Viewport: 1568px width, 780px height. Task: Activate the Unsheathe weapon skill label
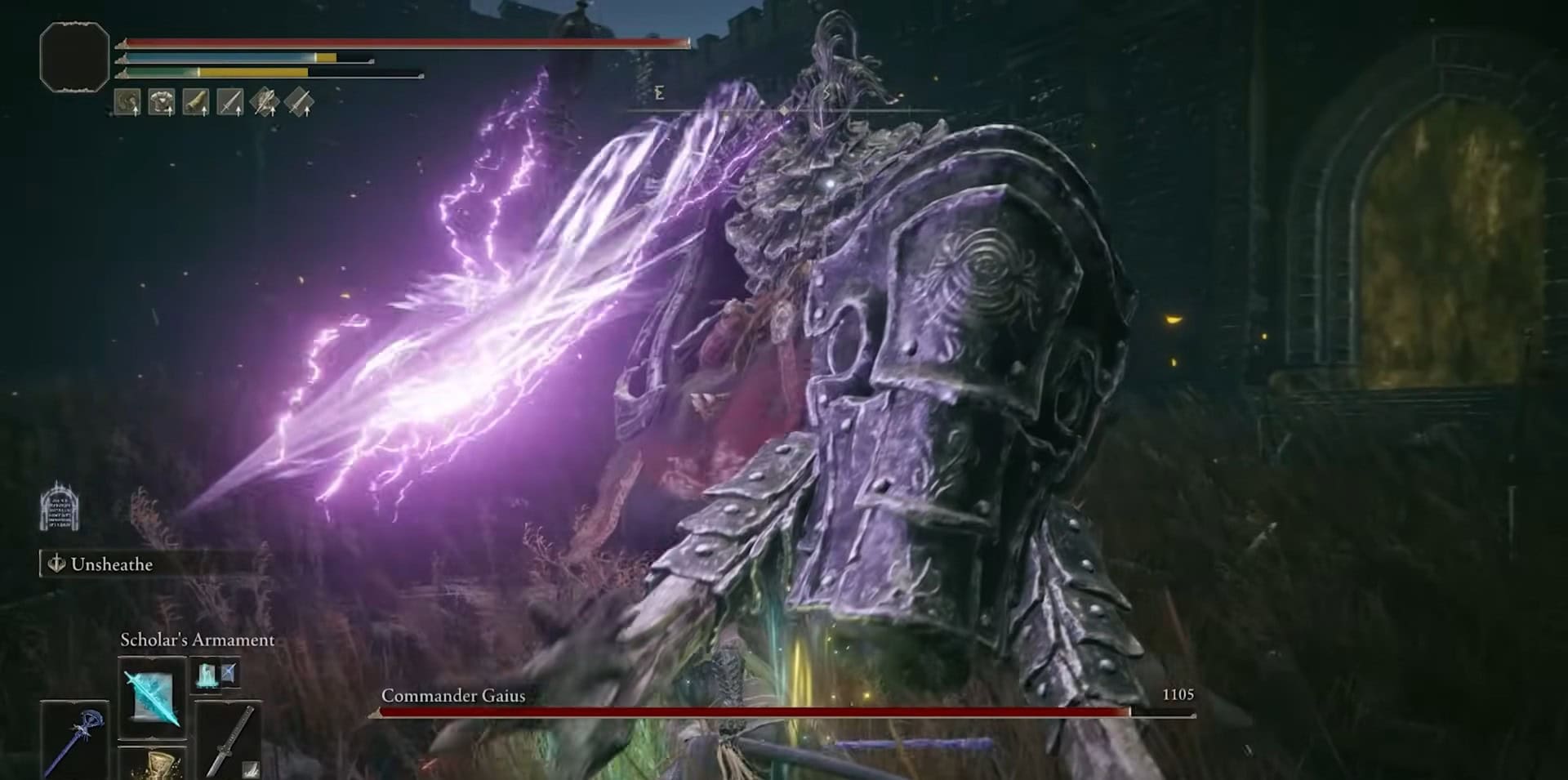111,564
